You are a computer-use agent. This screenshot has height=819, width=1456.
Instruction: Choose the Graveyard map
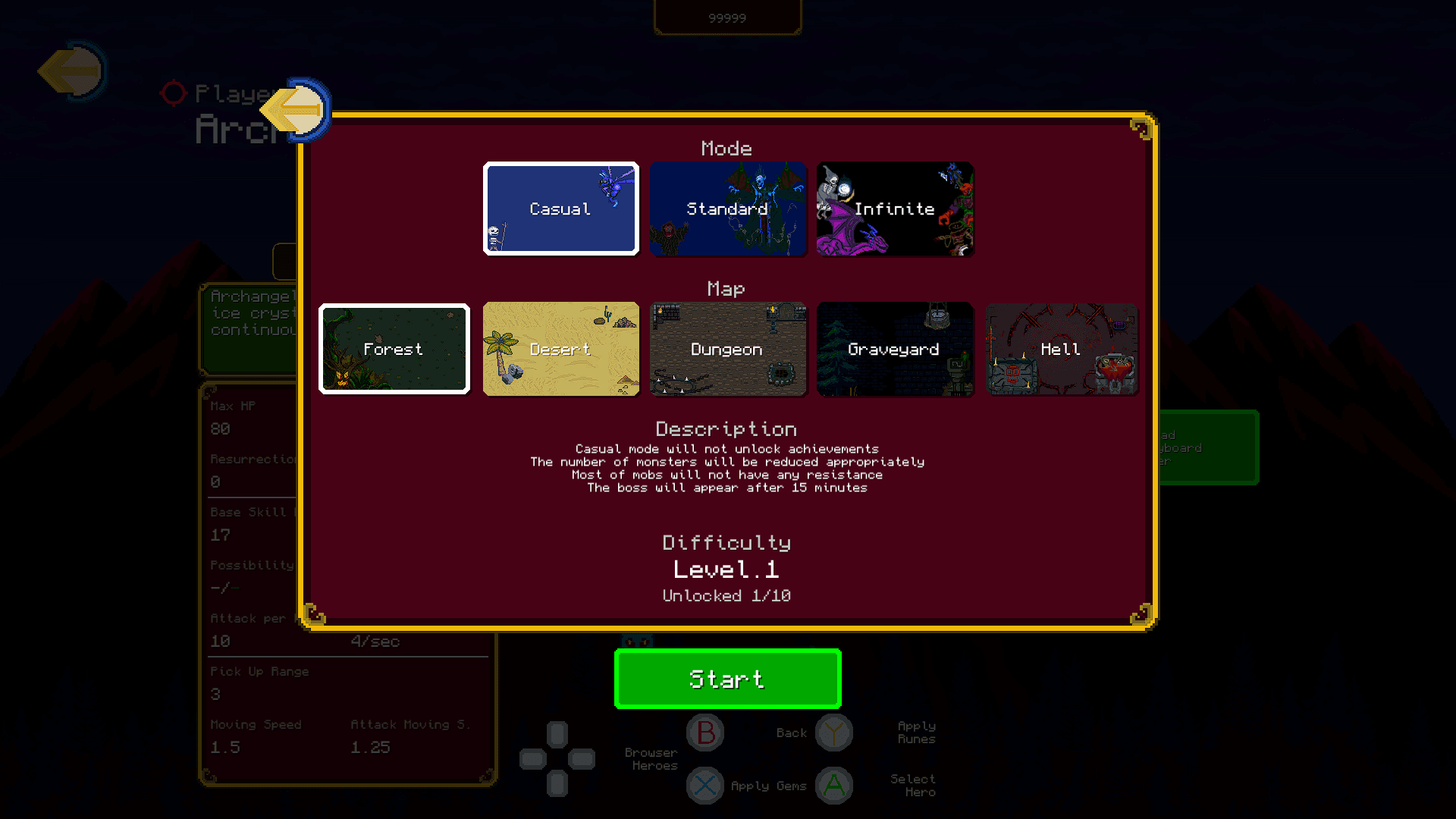click(x=894, y=349)
